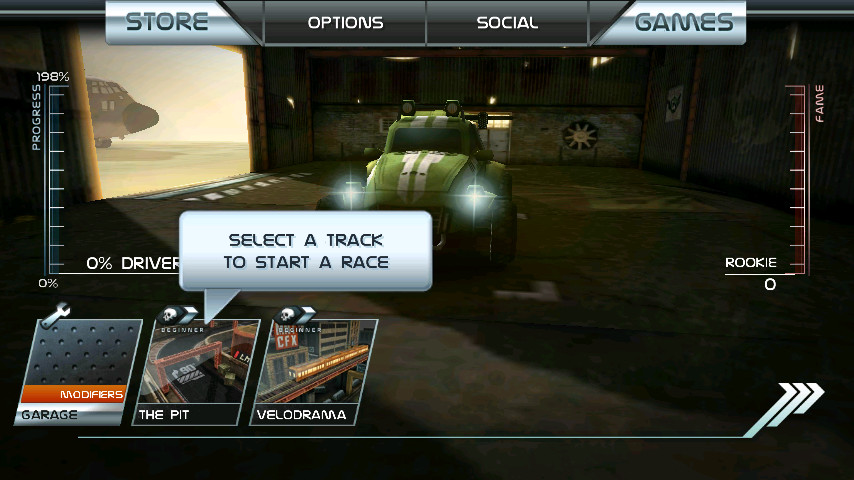Enter the Garage modifiers tile

(78, 372)
